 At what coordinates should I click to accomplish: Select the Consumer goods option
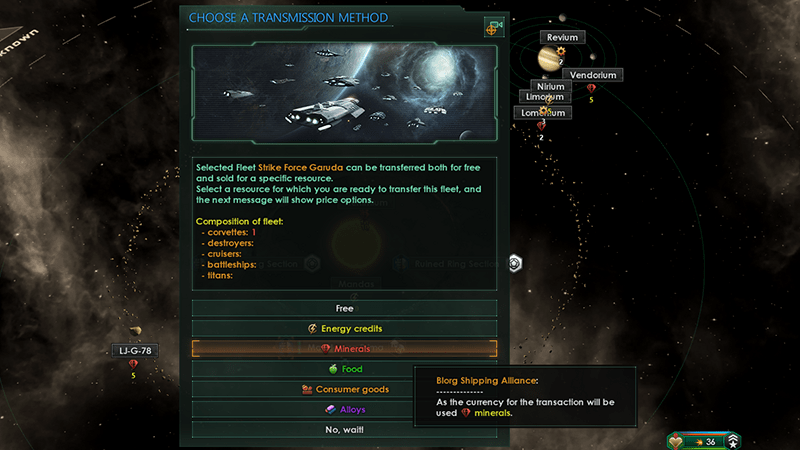coord(344,389)
